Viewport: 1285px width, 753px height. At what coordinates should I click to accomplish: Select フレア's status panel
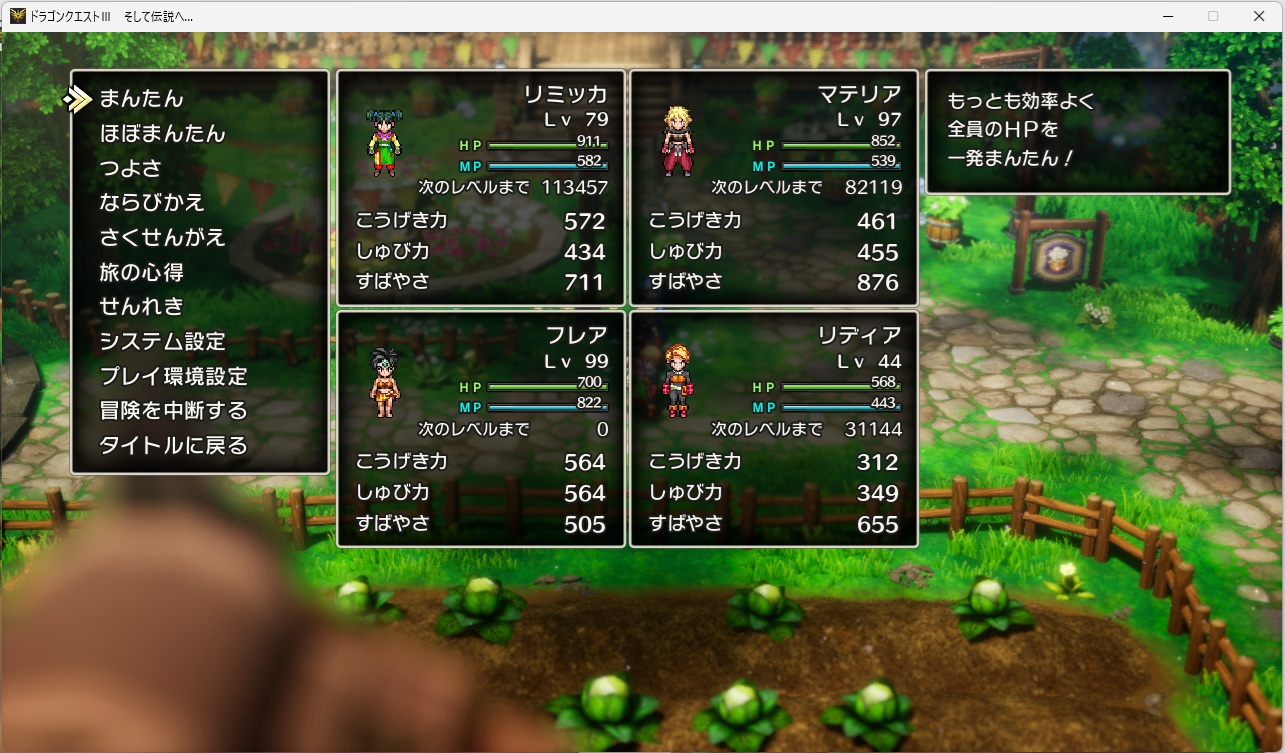481,429
